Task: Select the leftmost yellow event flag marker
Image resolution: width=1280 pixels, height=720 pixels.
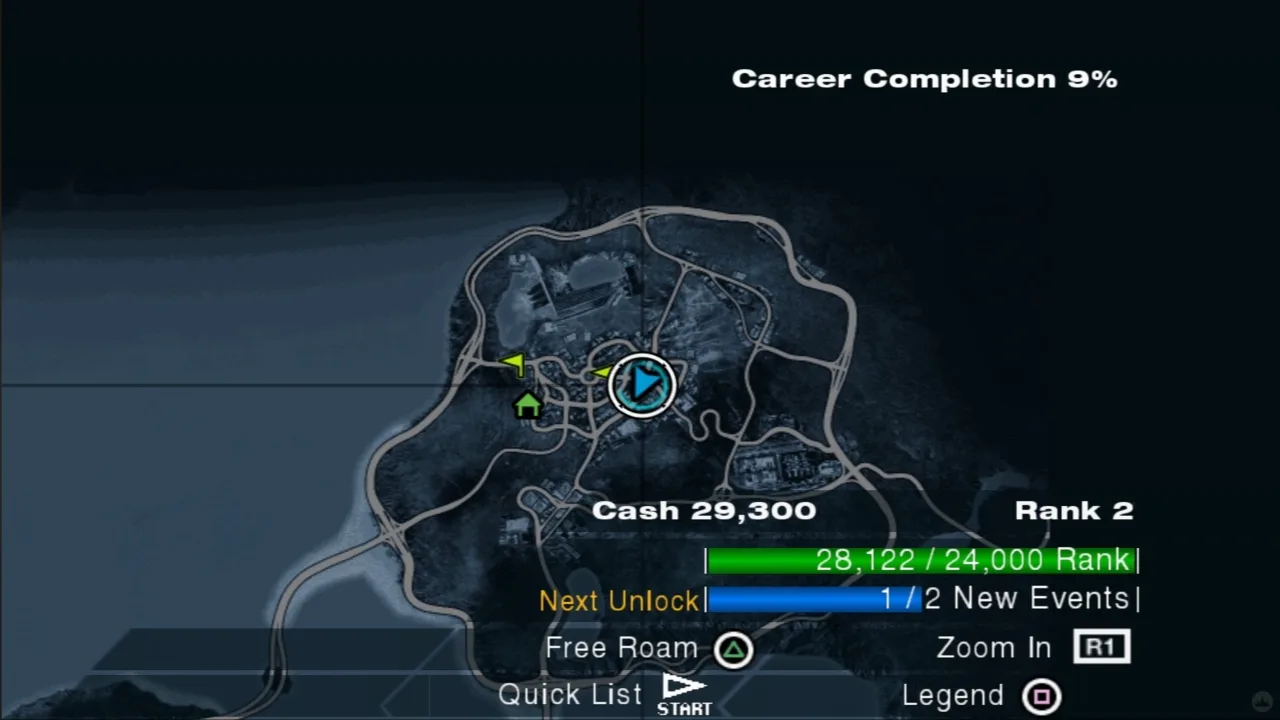Action: tap(513, 363)
